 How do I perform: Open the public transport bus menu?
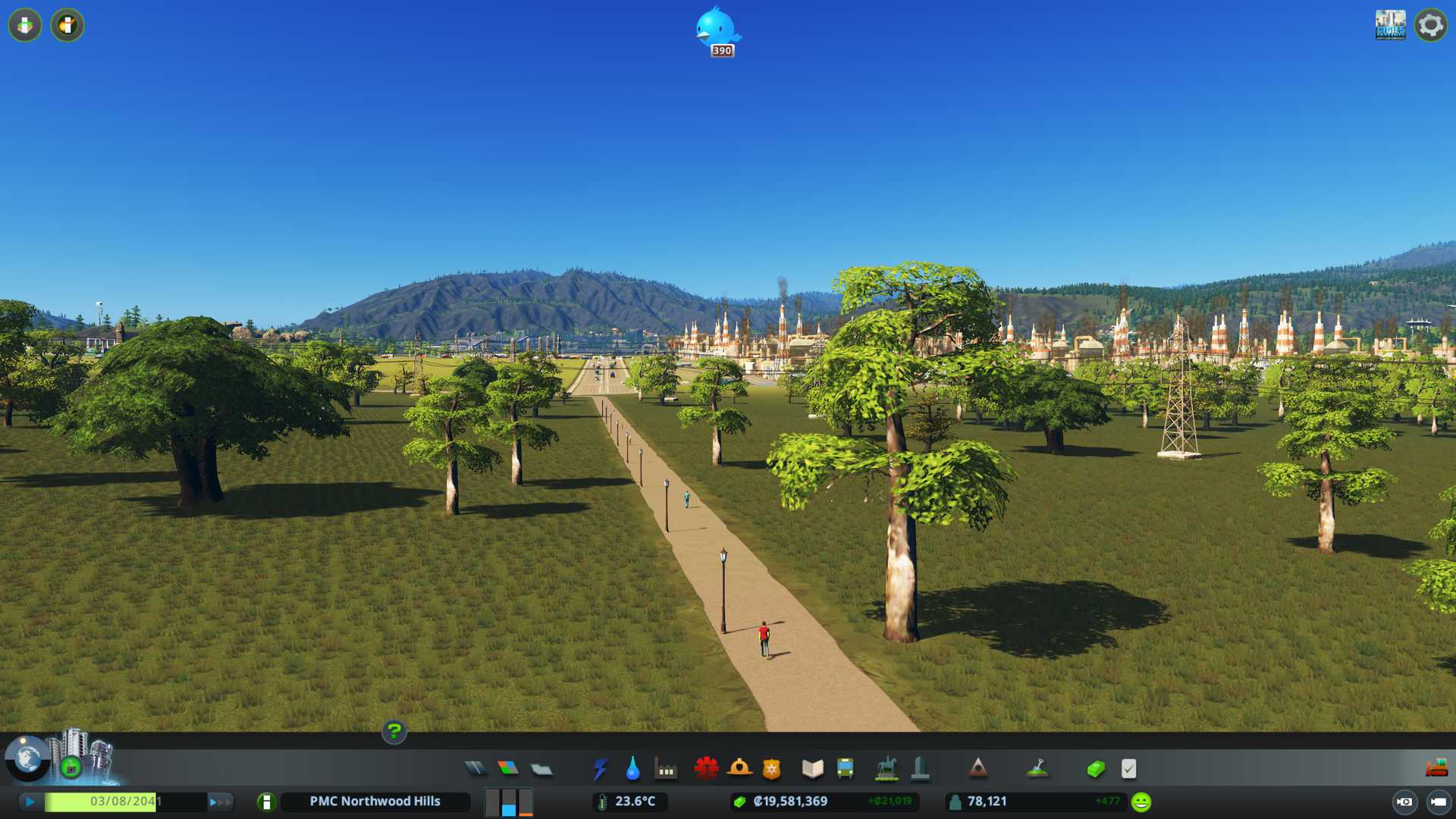coord(845,769)
